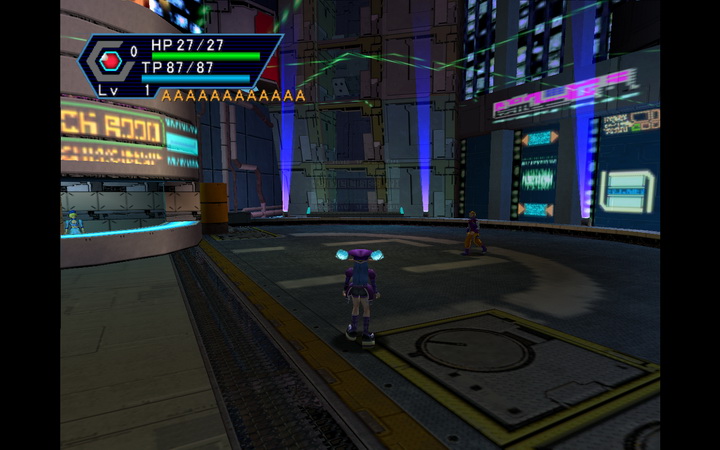Click the red hexagon player status icon
Screen dimensions: 720x450
[x=109, y=63]
